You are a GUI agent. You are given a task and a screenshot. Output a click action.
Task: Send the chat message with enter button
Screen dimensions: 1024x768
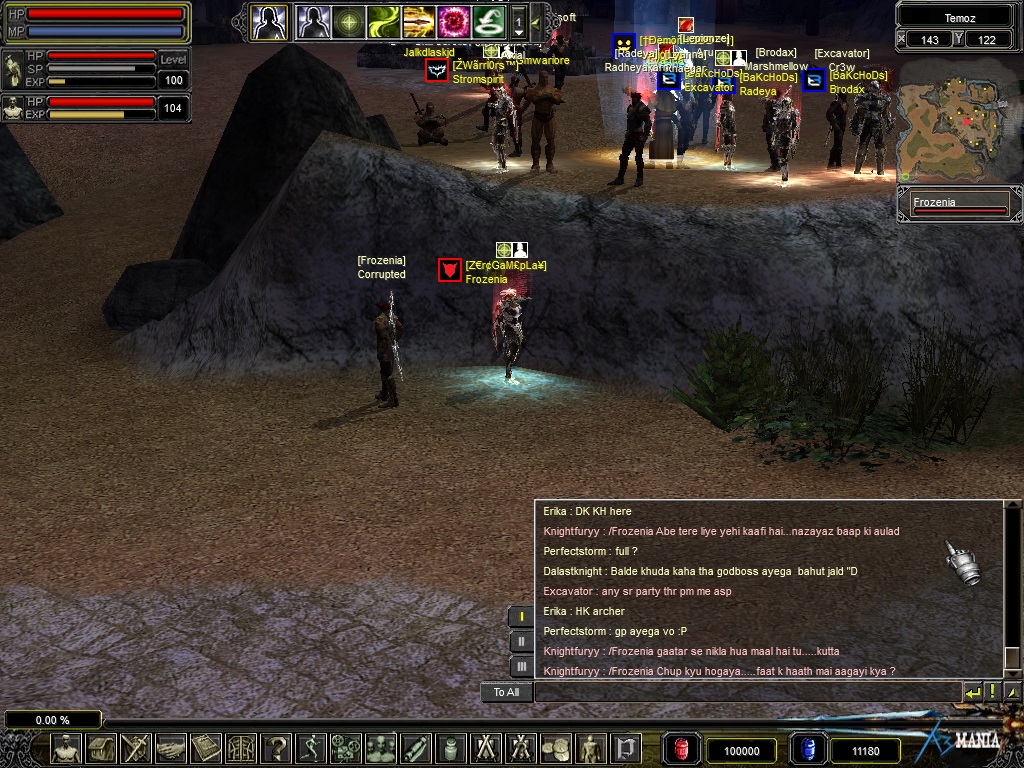(973, 692)
